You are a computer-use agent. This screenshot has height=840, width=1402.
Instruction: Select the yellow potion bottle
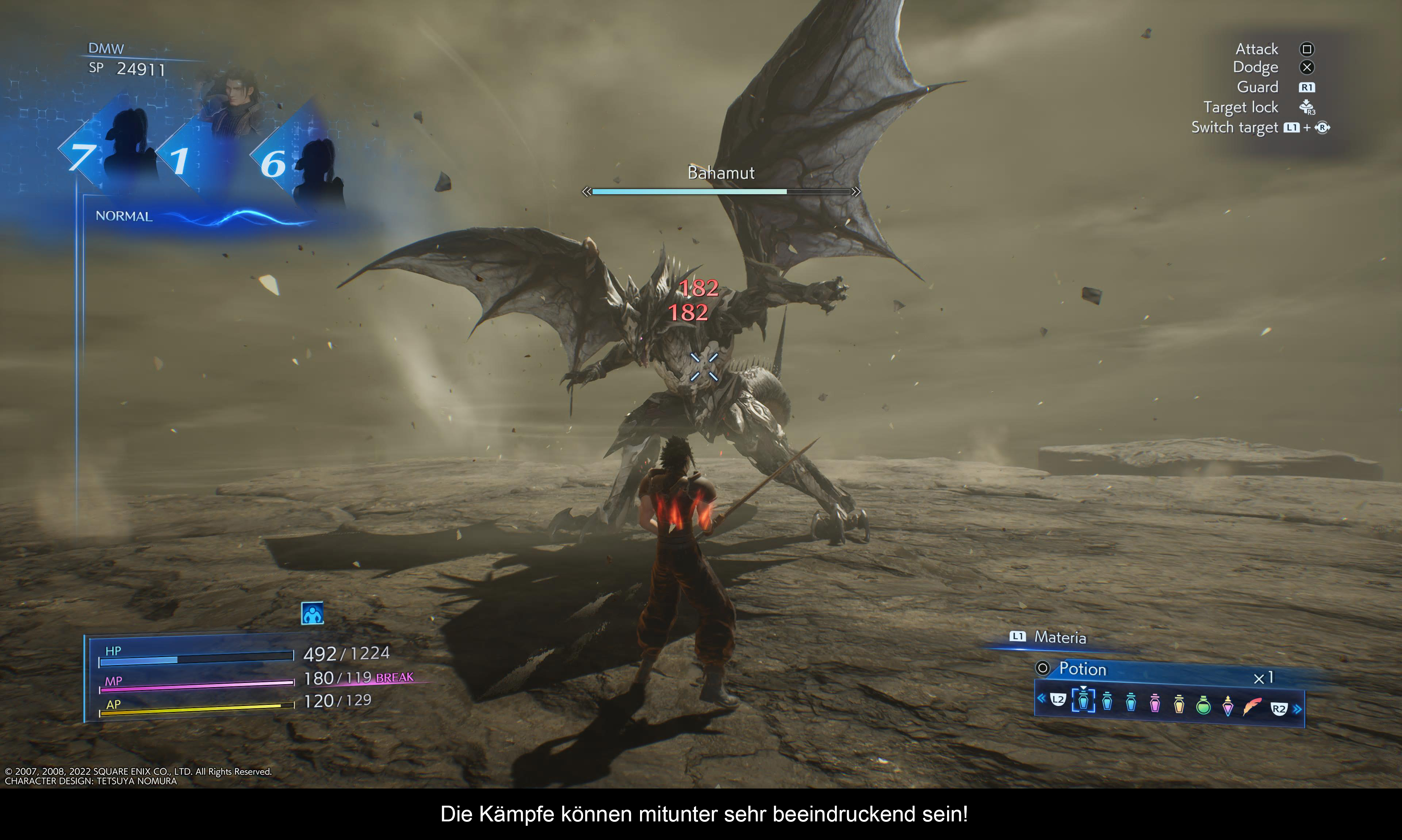coord(1179,703)
